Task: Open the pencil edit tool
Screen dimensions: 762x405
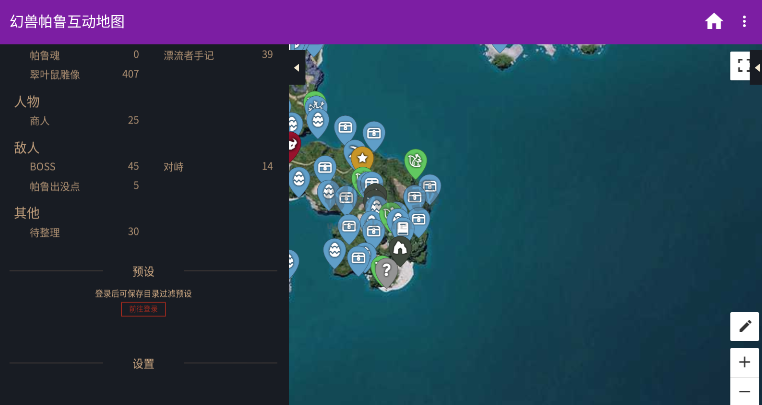Action: (x=744, y=326)
